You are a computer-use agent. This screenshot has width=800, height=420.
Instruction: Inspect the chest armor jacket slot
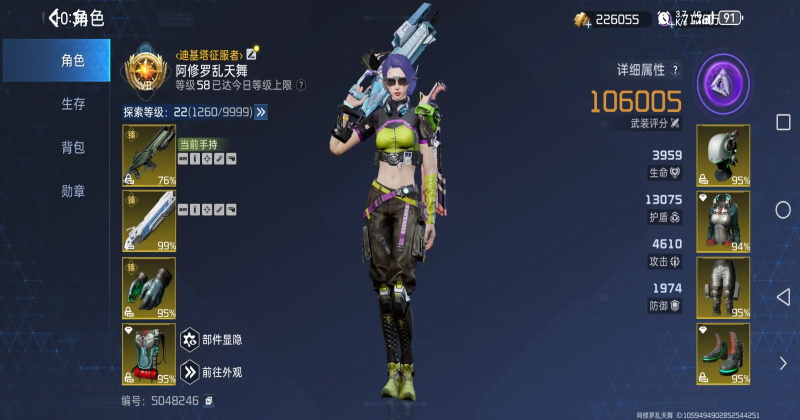coord(722,221)
